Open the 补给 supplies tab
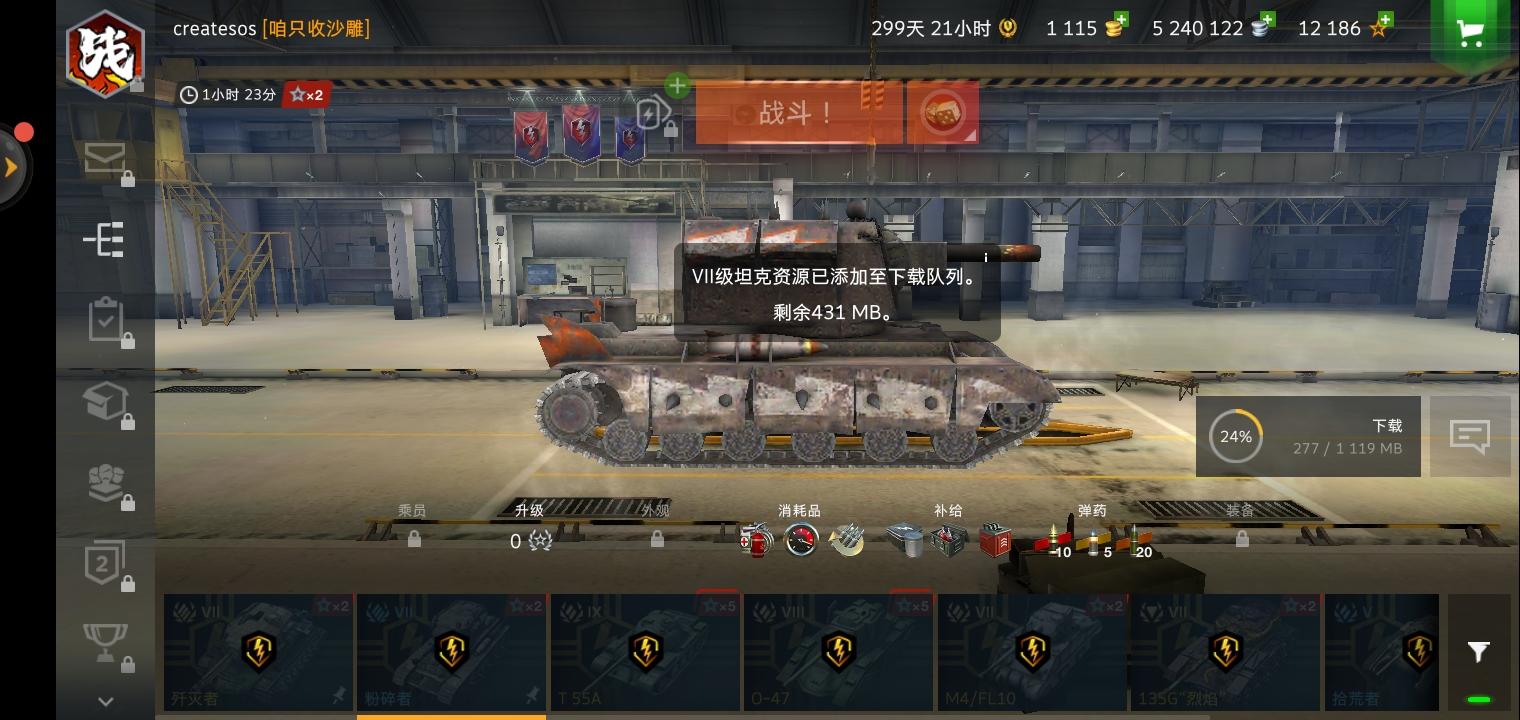 [948, 510]
